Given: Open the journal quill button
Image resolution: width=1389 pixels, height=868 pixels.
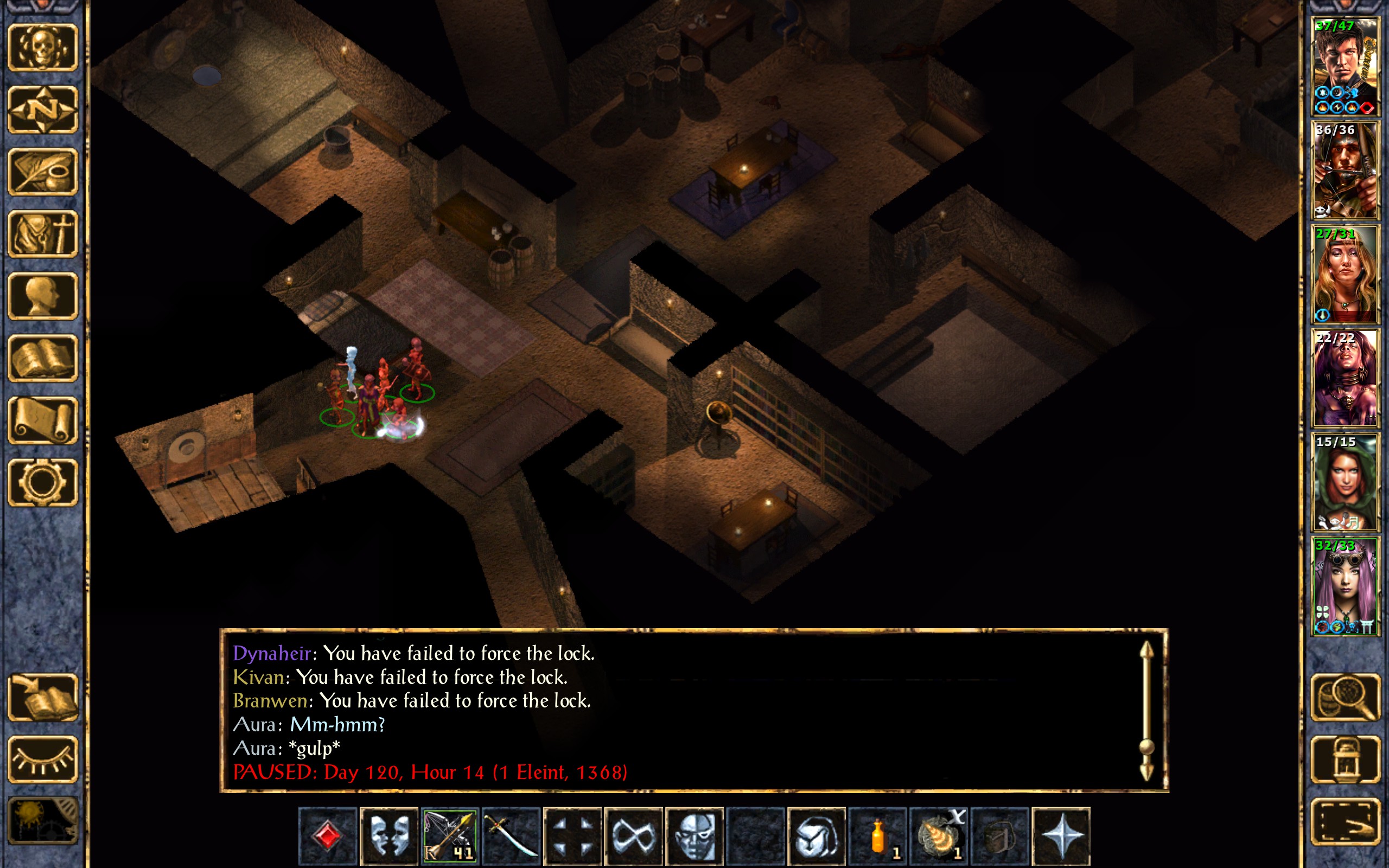Looking at the screenshot, I should click(x=42, y=171).
